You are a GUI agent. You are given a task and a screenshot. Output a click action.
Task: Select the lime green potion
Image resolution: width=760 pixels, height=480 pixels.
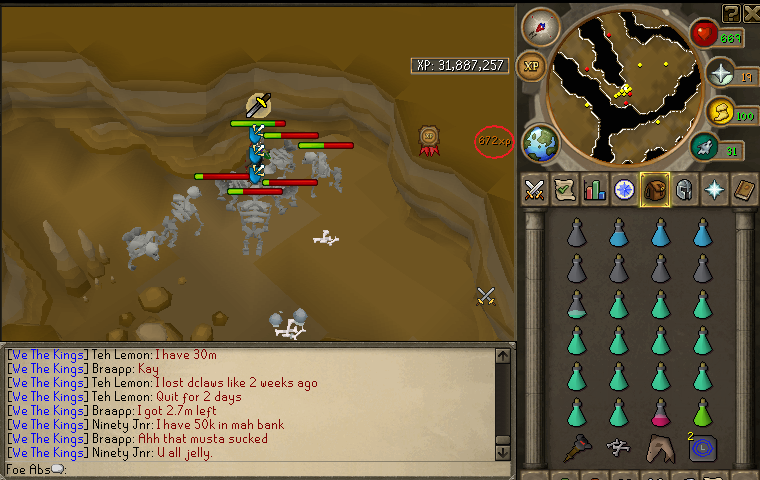coord(703,411)
